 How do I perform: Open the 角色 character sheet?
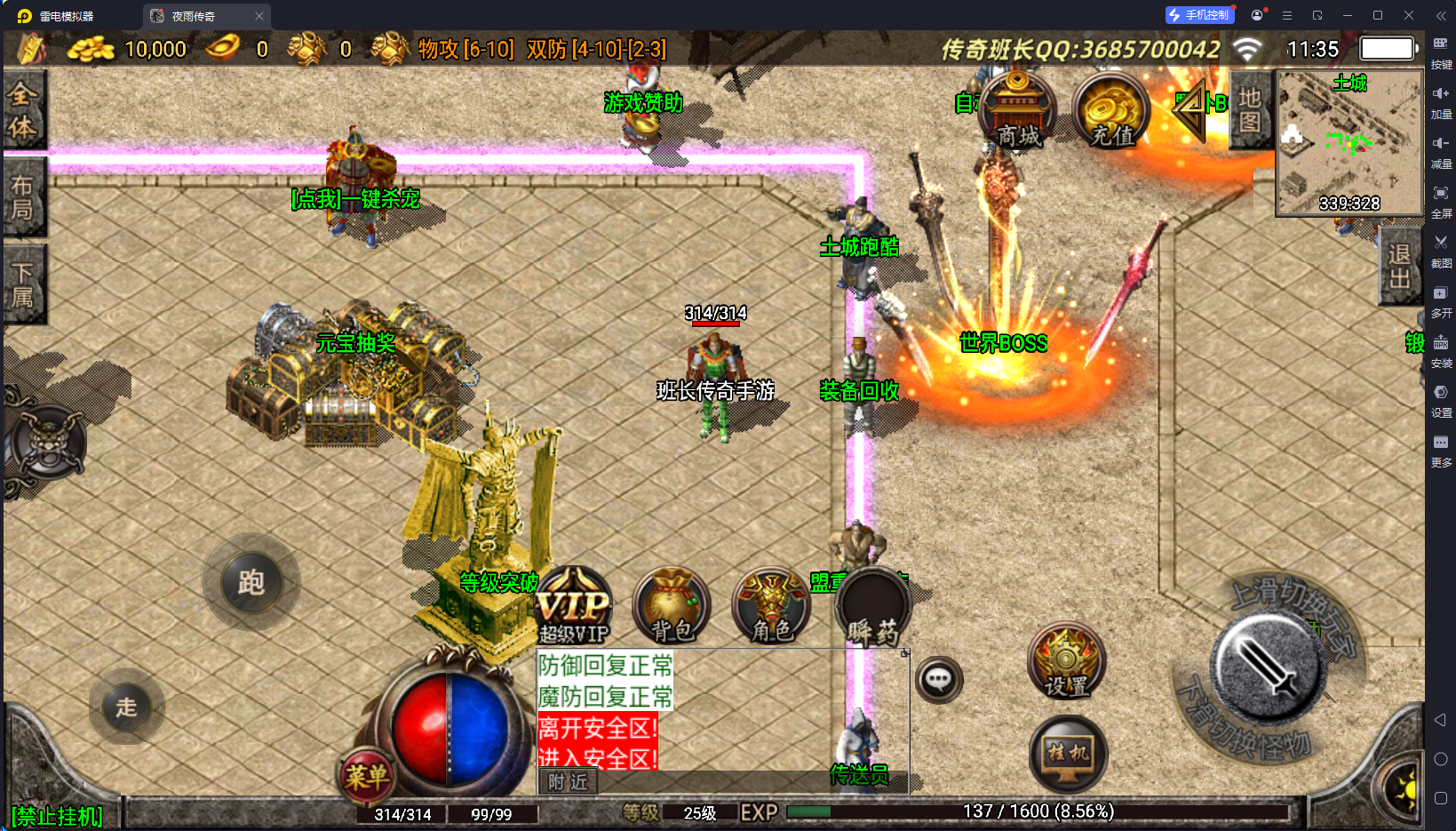(771, 608)
